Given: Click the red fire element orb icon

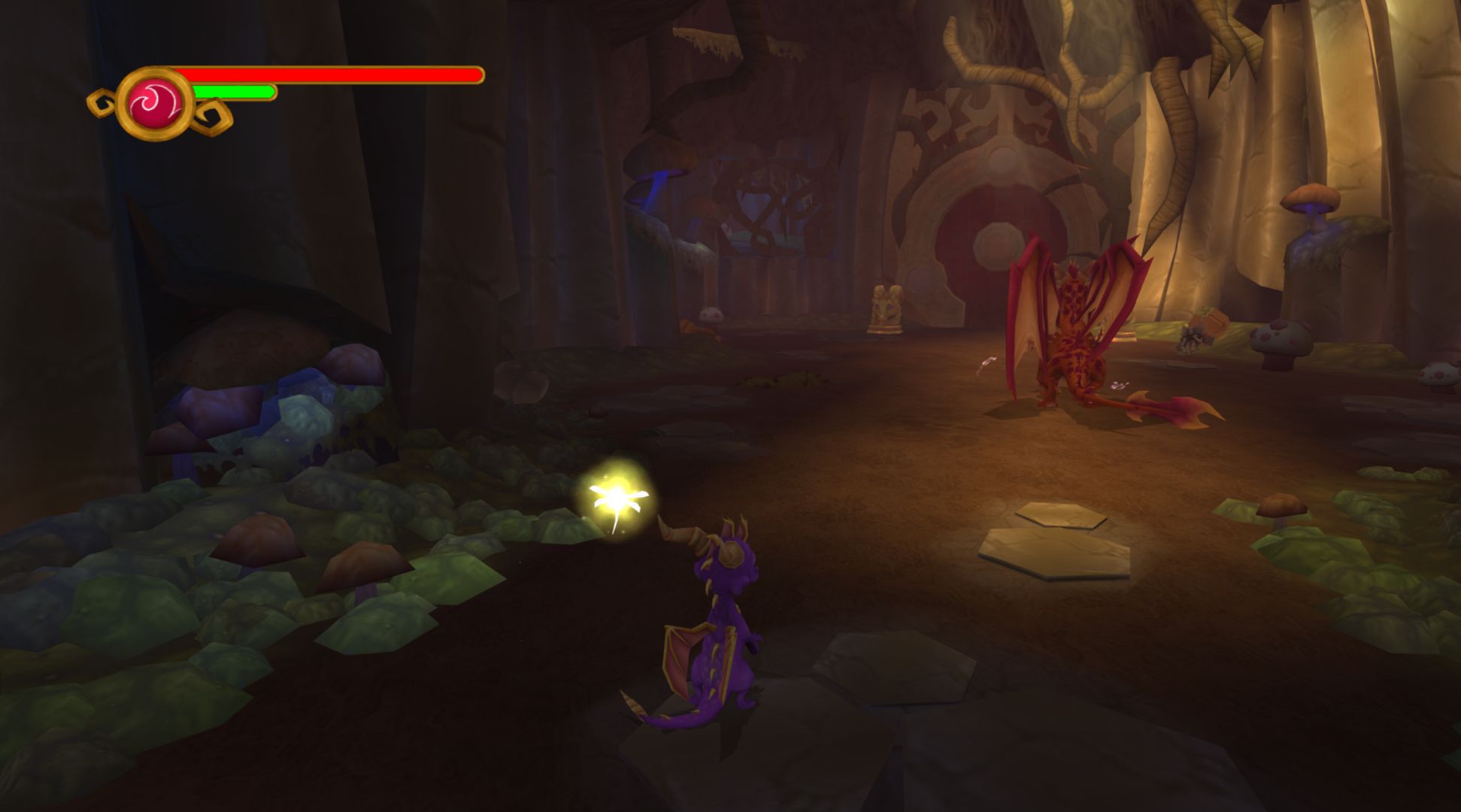Looking at the screenshot, I should point(156,104).
